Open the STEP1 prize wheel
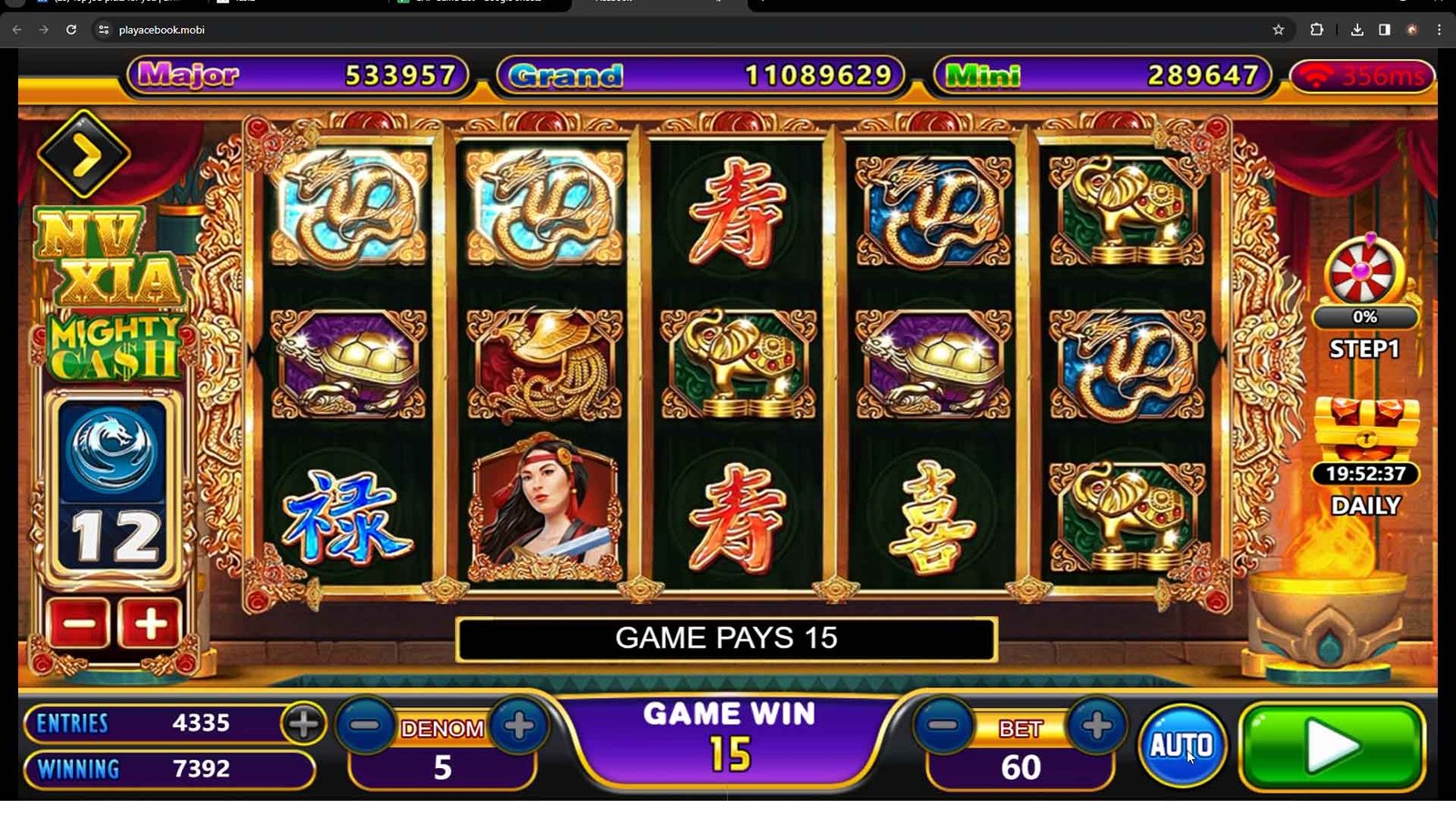The width and height of the screenshot is (1456, 819). pyautogui.click(x=1364, y=272)
